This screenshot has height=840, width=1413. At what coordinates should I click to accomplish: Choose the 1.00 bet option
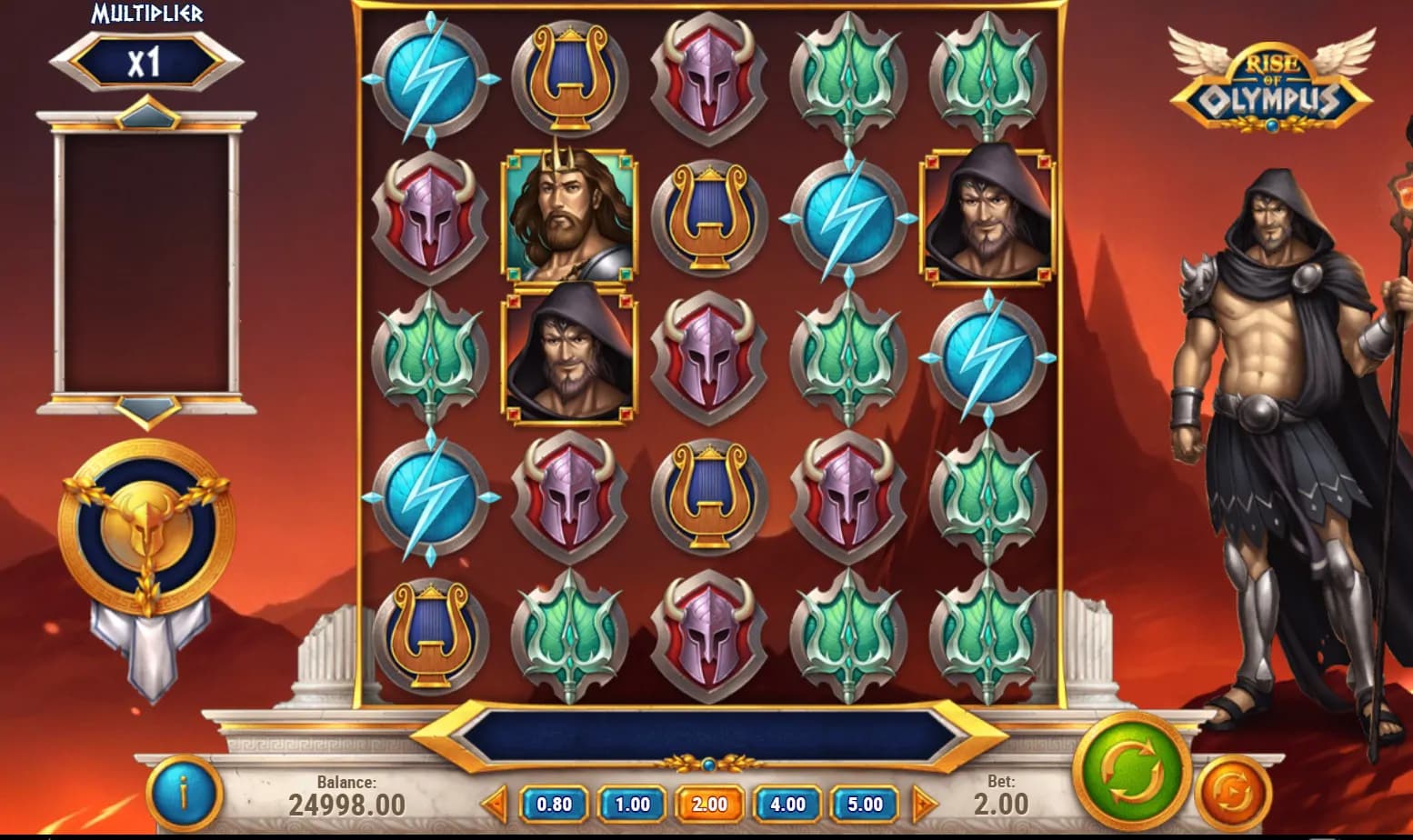point(632,805)
